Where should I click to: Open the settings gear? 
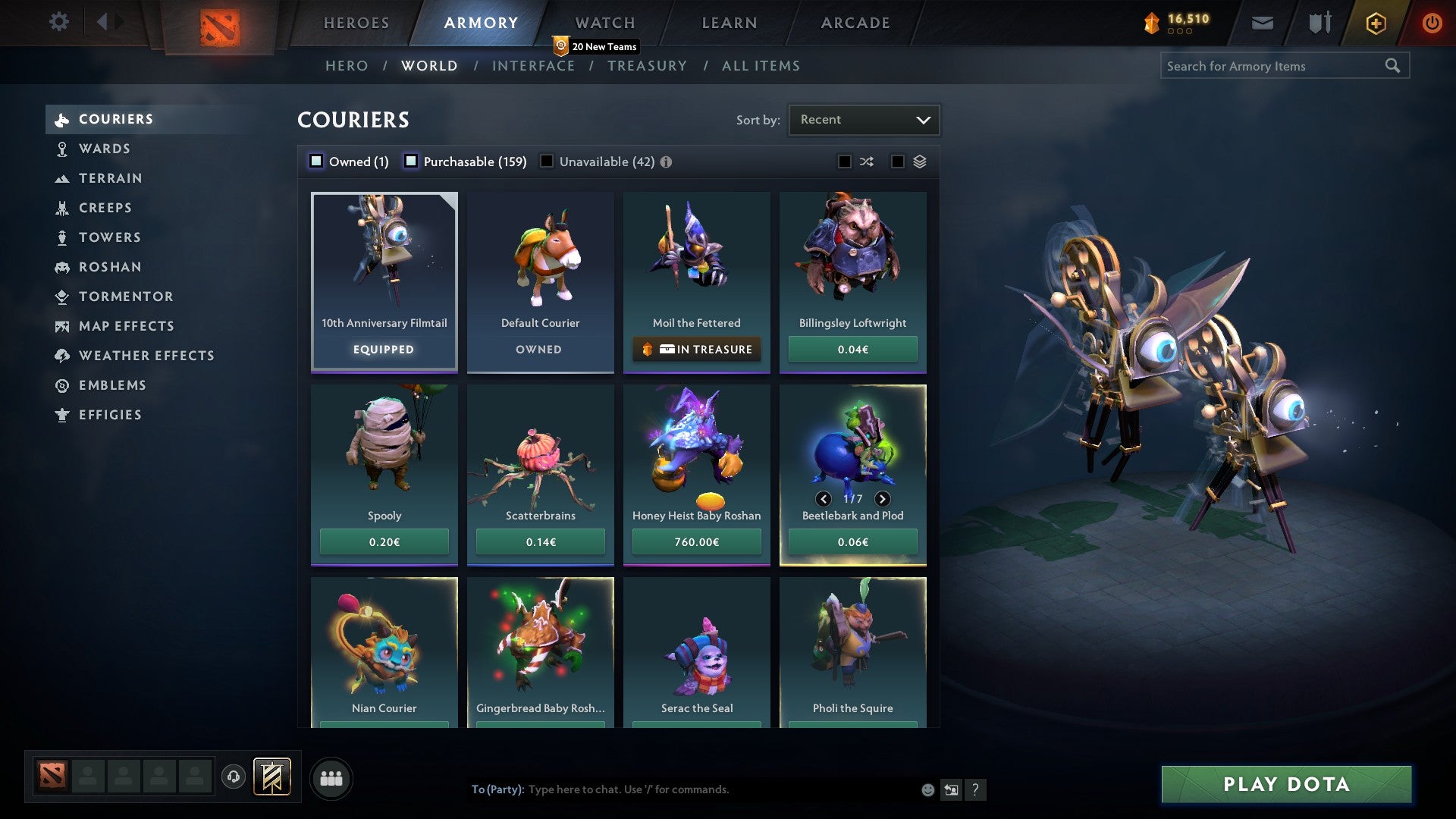coord(58,22)
